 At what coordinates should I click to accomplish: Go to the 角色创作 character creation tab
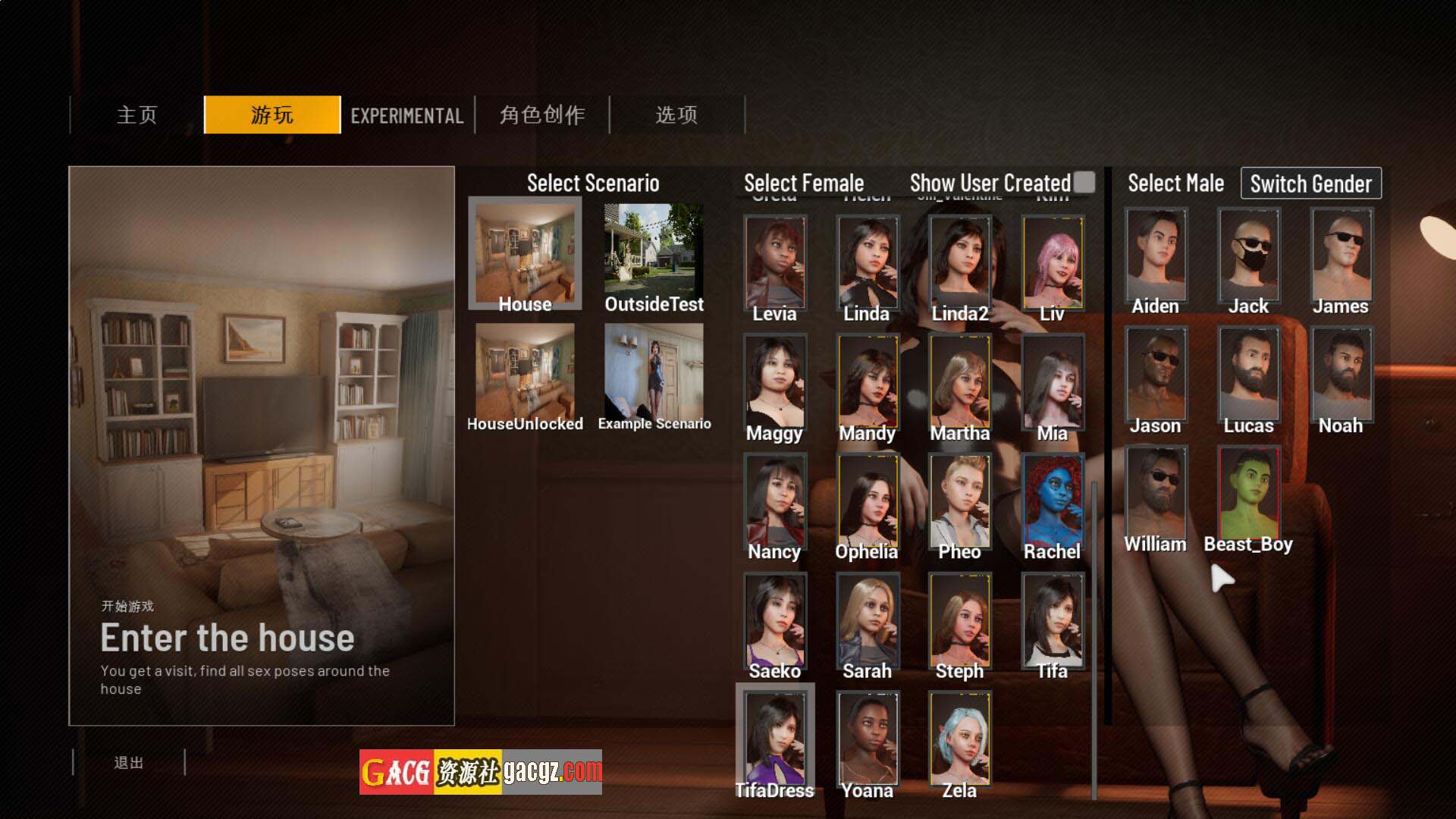(x=542, y=115)
